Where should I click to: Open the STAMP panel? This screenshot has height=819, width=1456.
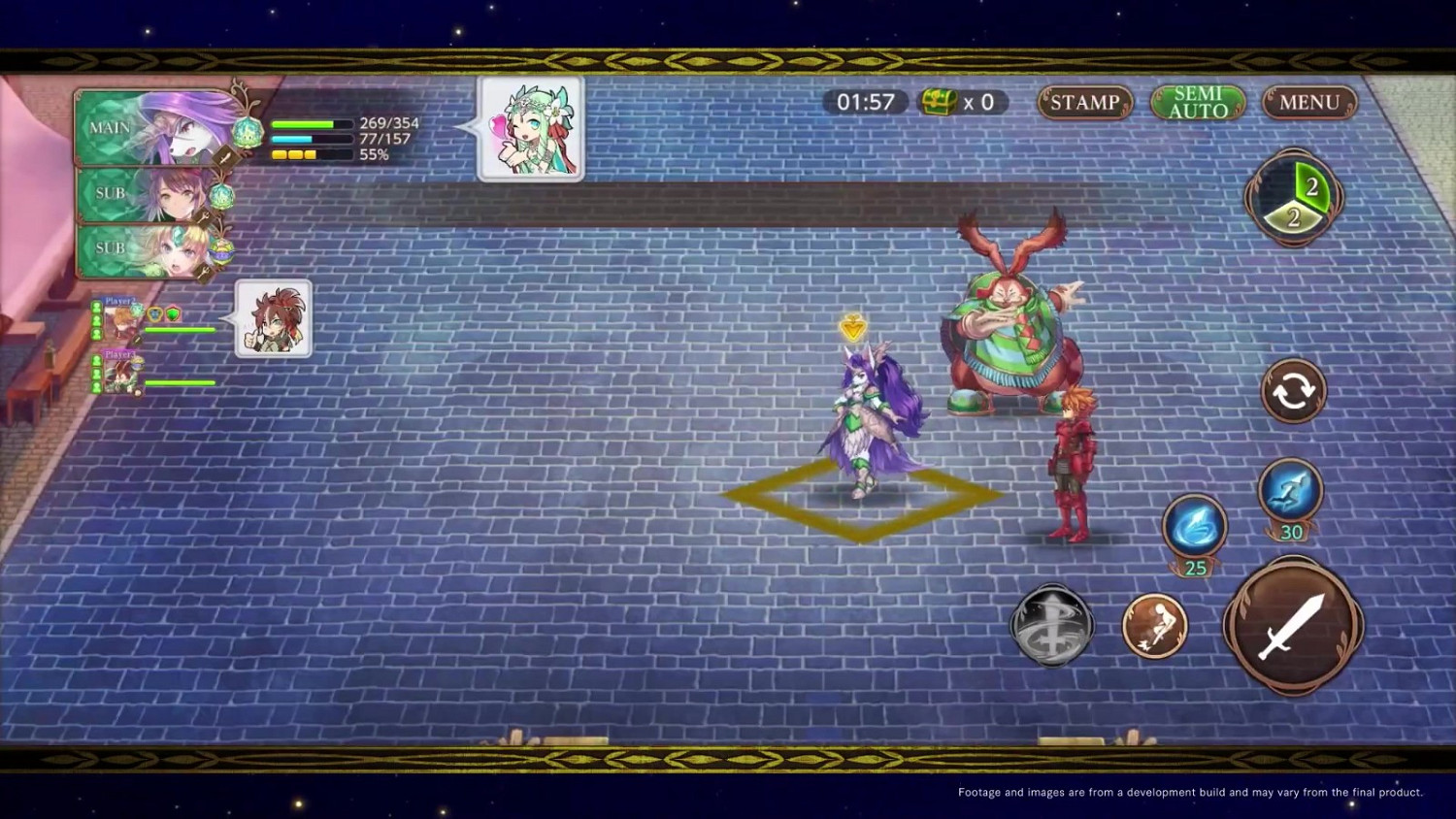click(1084, 102)
